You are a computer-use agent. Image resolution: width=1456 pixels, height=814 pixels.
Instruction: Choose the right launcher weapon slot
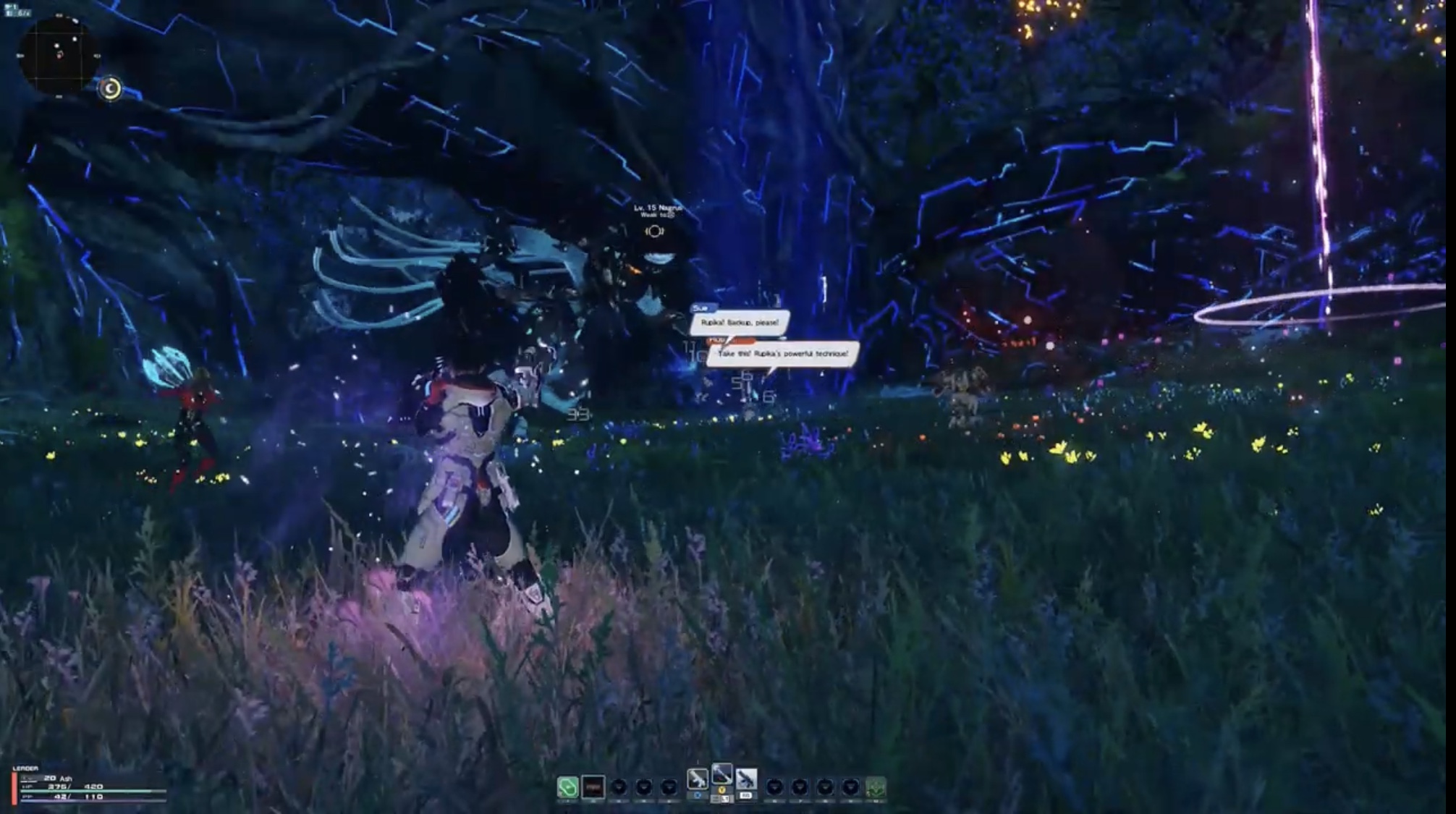pyautogui.click(x=746, y=779)
